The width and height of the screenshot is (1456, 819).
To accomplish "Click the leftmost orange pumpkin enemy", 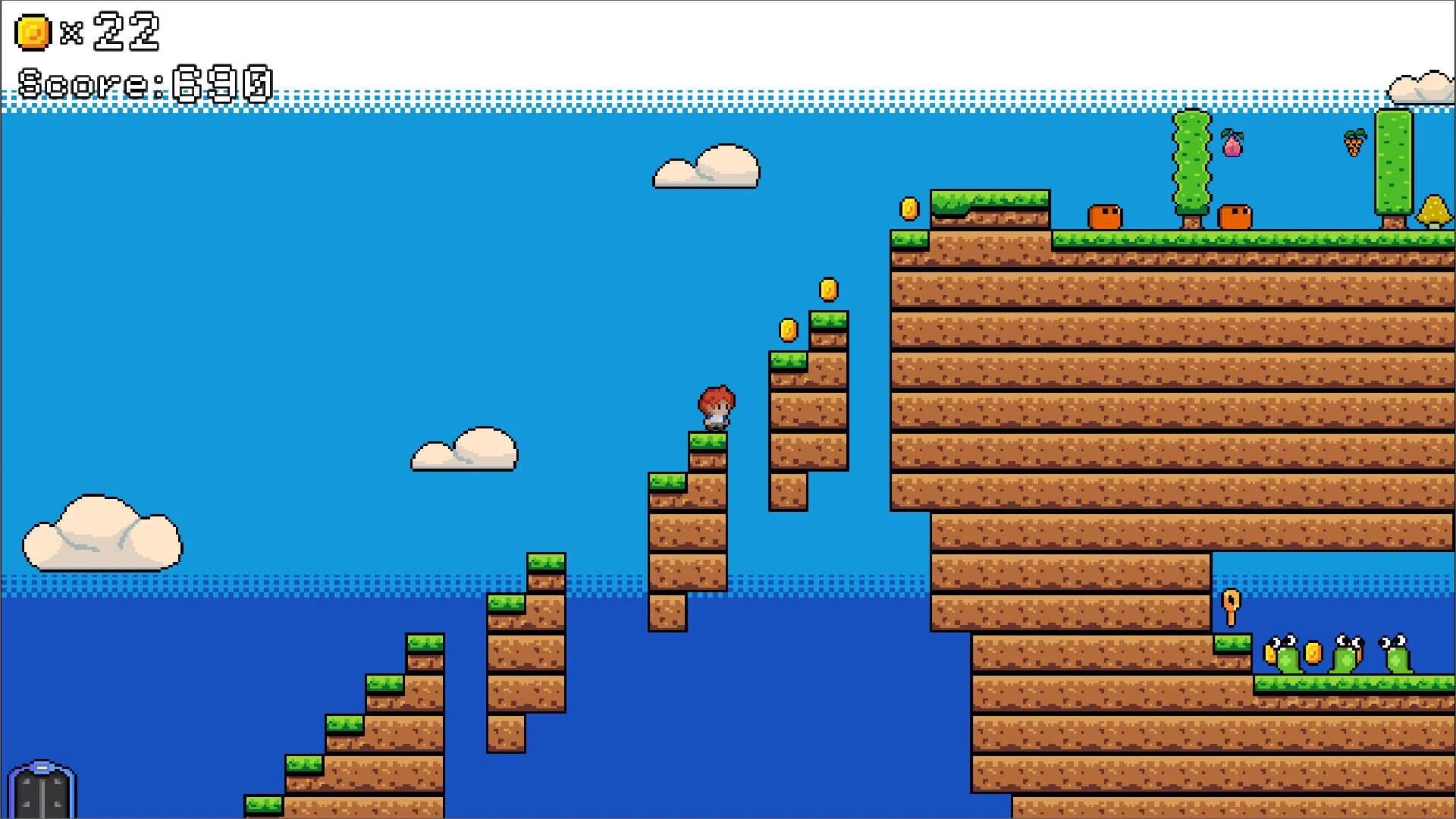I will point(1103,218).
